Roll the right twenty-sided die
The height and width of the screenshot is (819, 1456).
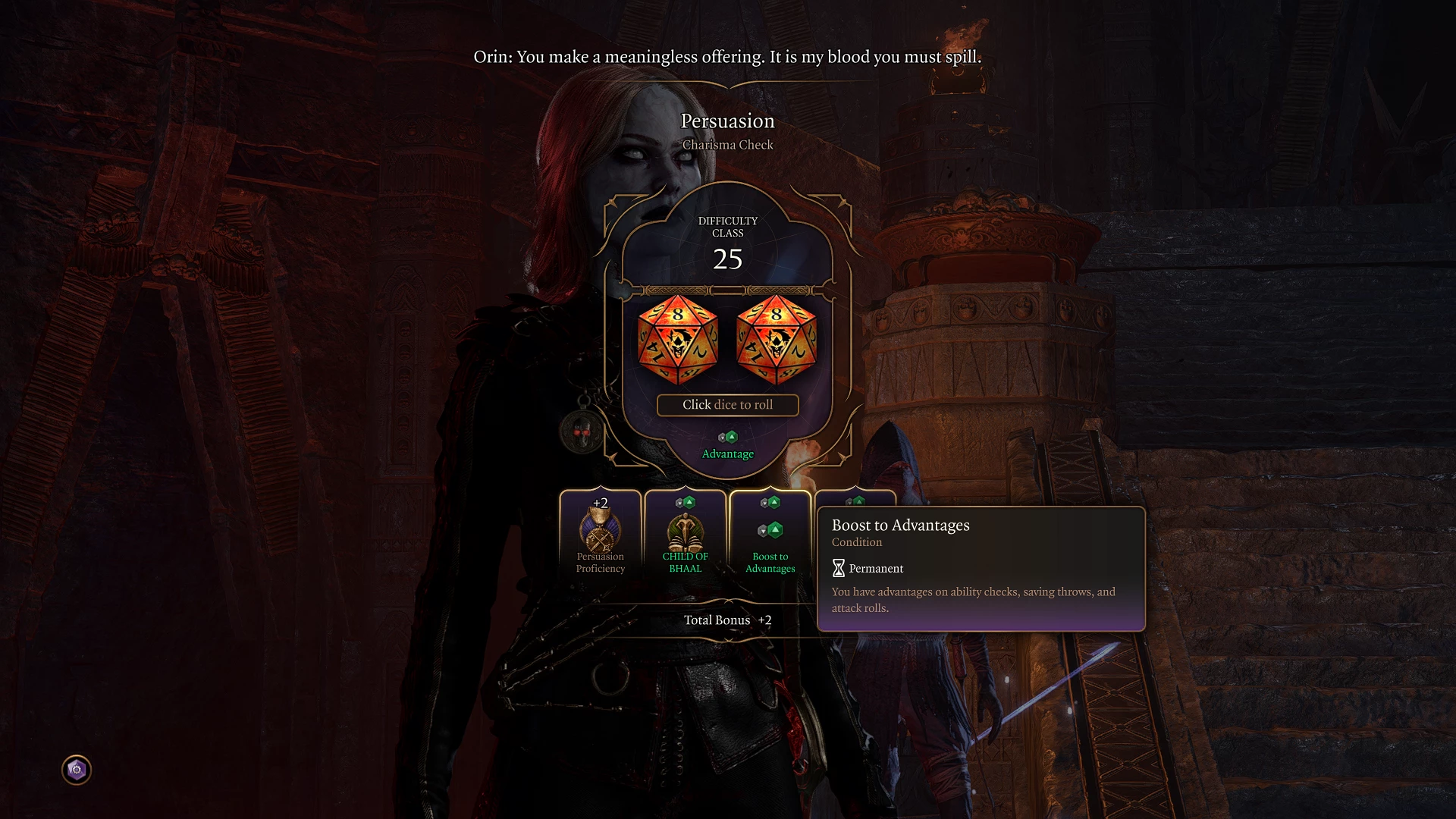(777, 340)
